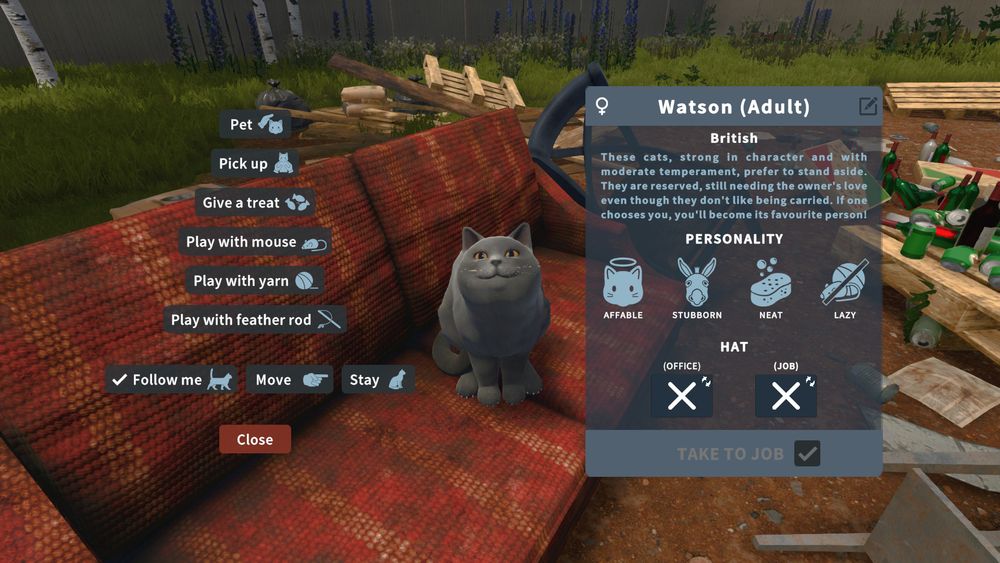Toggle the Take to Job checkbox
1000x563 pixels.
point(807,454)
